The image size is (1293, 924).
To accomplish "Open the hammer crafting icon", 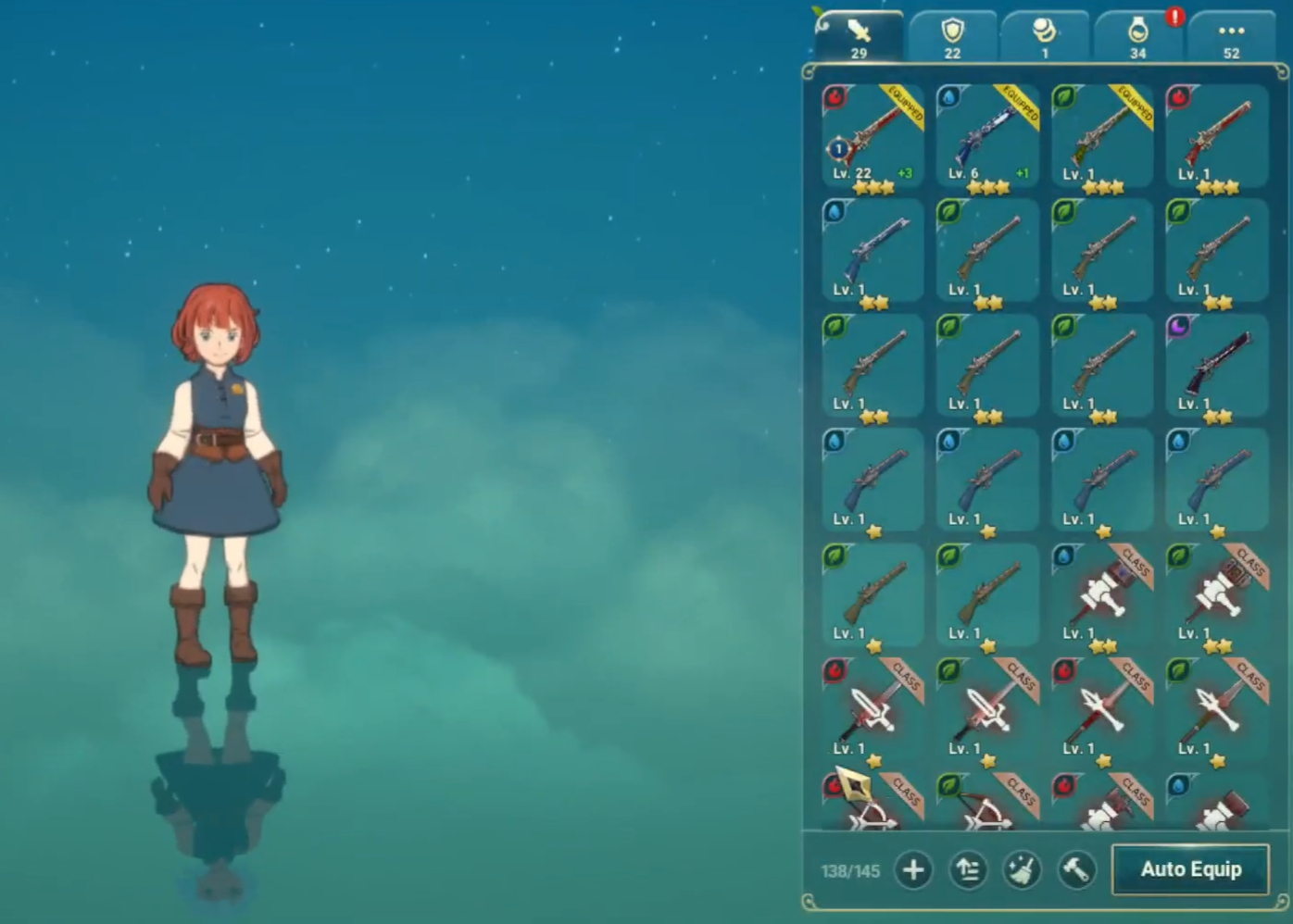I will point(1077,870).
